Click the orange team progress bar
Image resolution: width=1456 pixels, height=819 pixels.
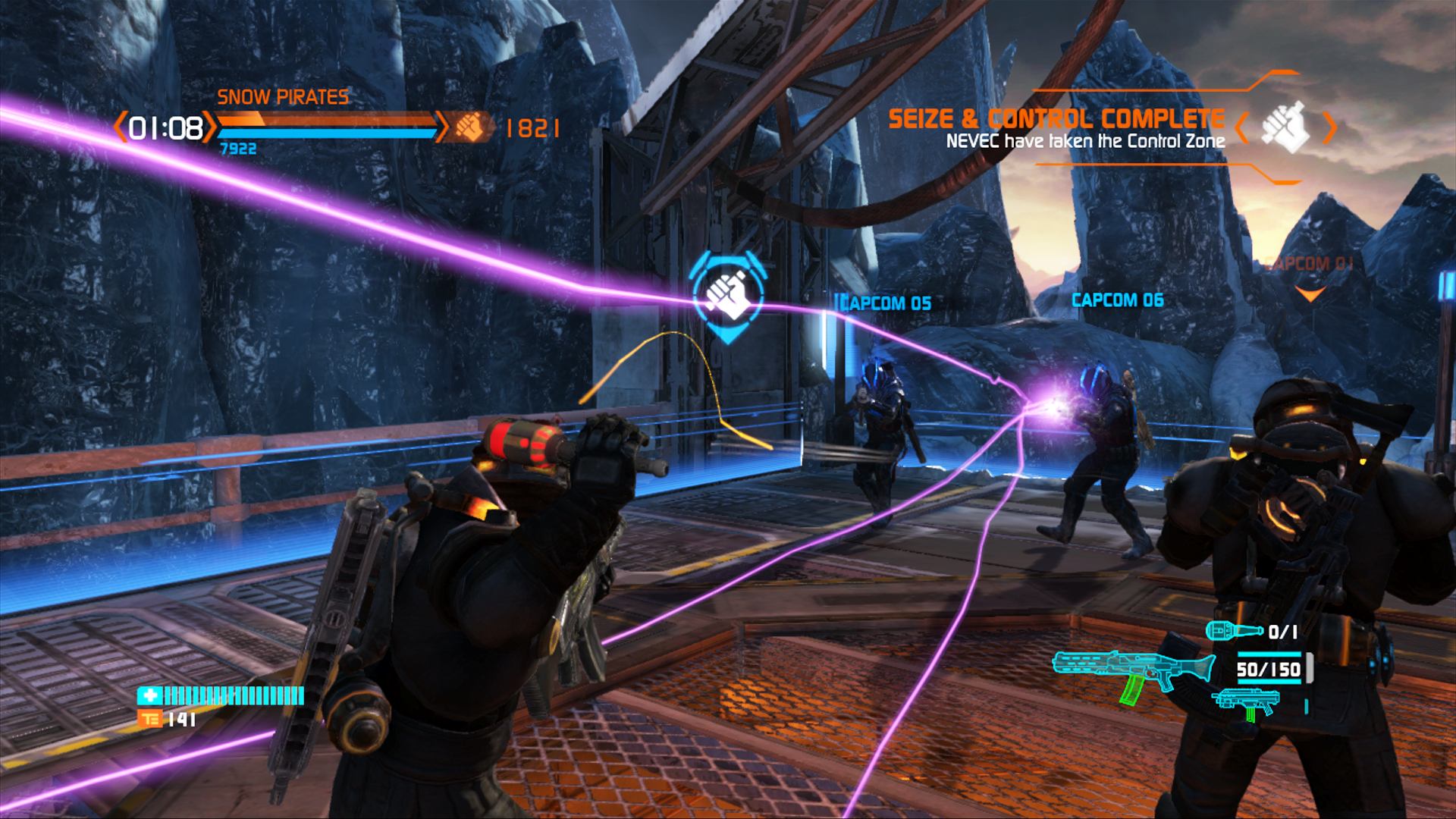tap(326, 120)
